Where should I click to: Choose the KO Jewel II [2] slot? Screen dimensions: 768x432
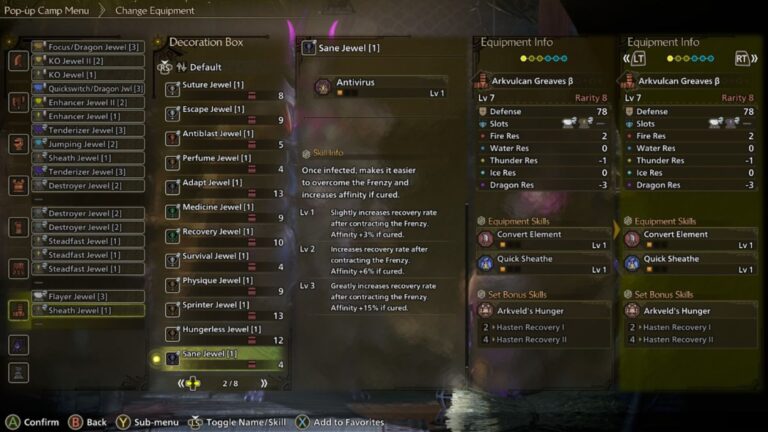pyautogui.click(x=88, y=60)
